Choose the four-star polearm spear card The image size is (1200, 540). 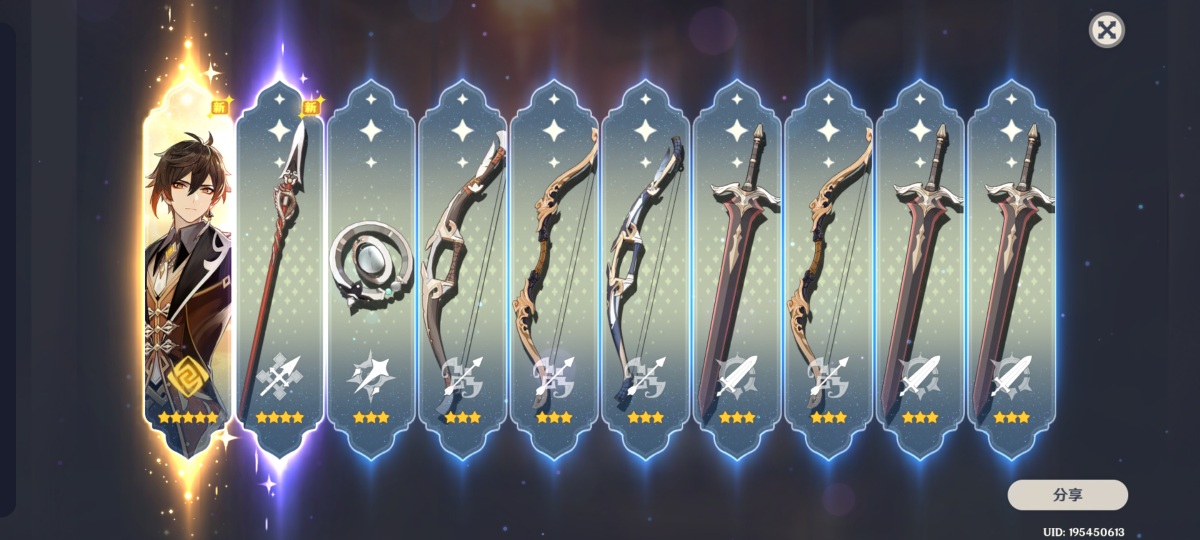pyautogui.click(x=280, y=270)
